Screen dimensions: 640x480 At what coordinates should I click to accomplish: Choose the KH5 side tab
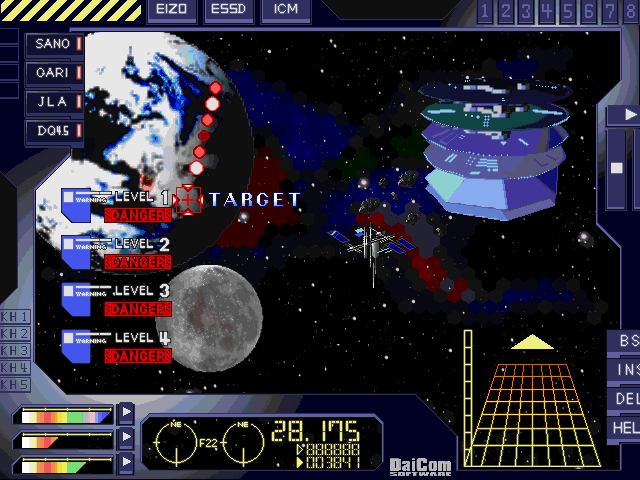click(x=15, y=385)
